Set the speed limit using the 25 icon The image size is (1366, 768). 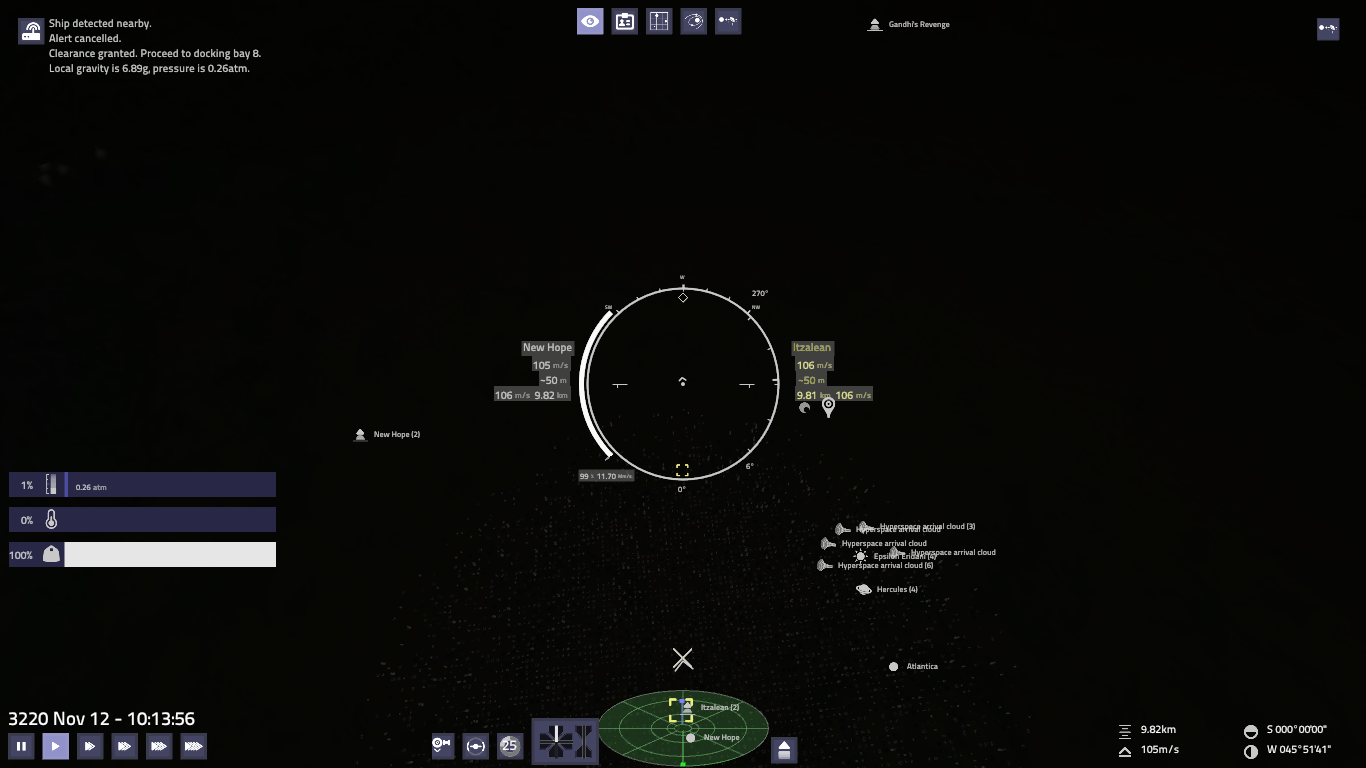(x=510, y=745)
